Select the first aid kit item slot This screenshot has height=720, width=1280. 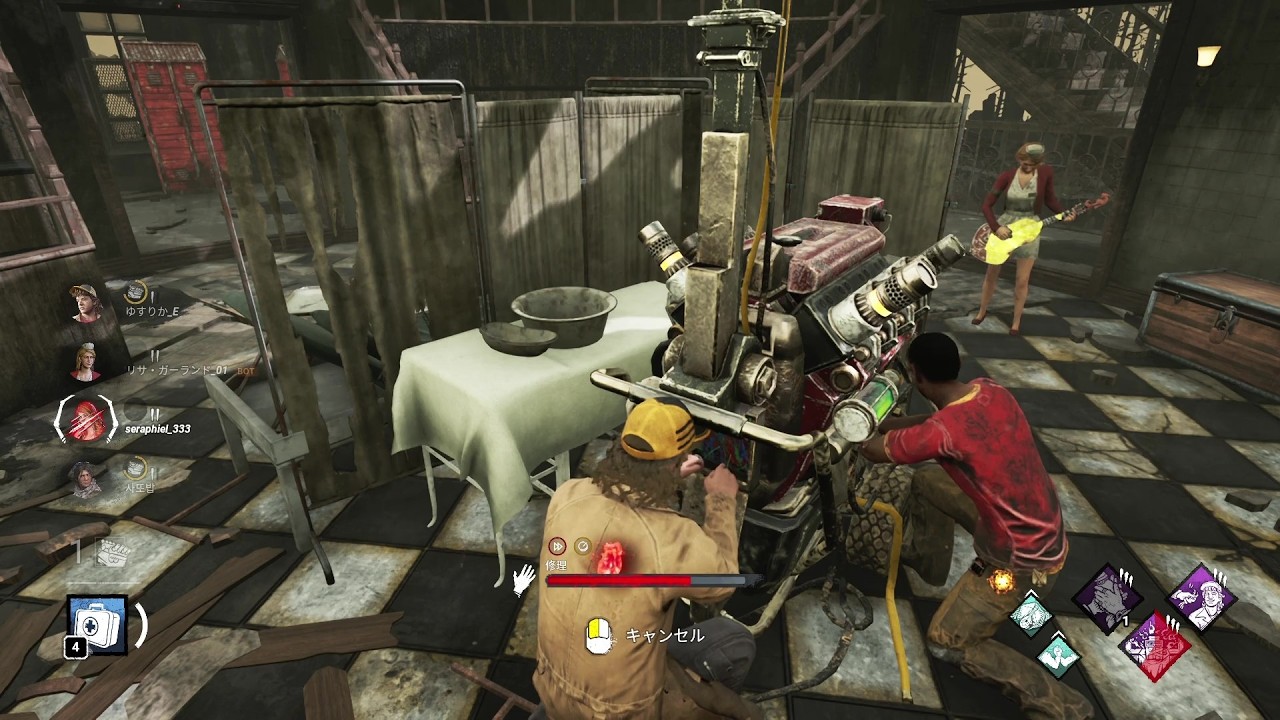(x=98, y=624)
